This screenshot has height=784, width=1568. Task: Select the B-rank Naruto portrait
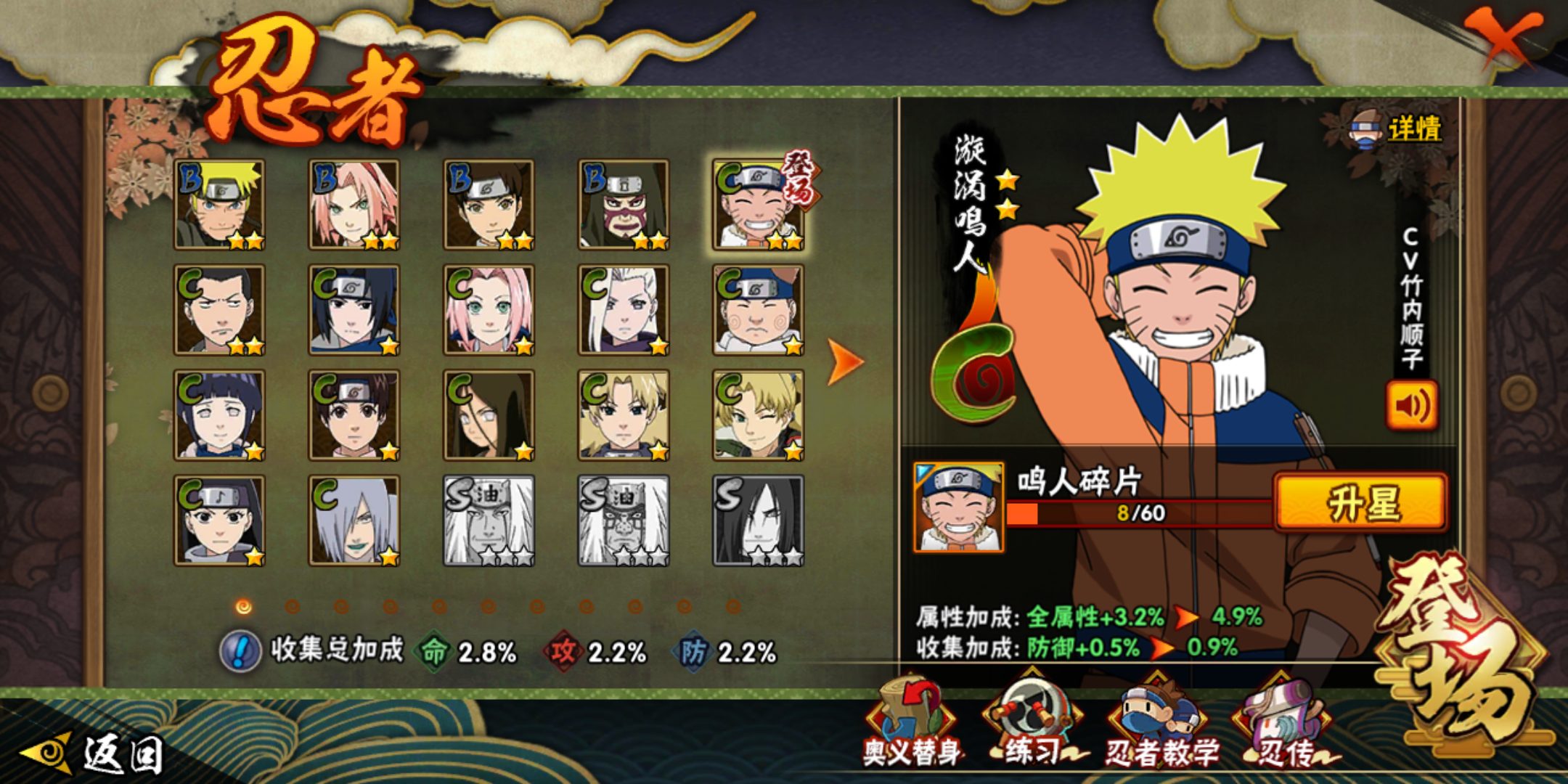click(x=220, y=205)
